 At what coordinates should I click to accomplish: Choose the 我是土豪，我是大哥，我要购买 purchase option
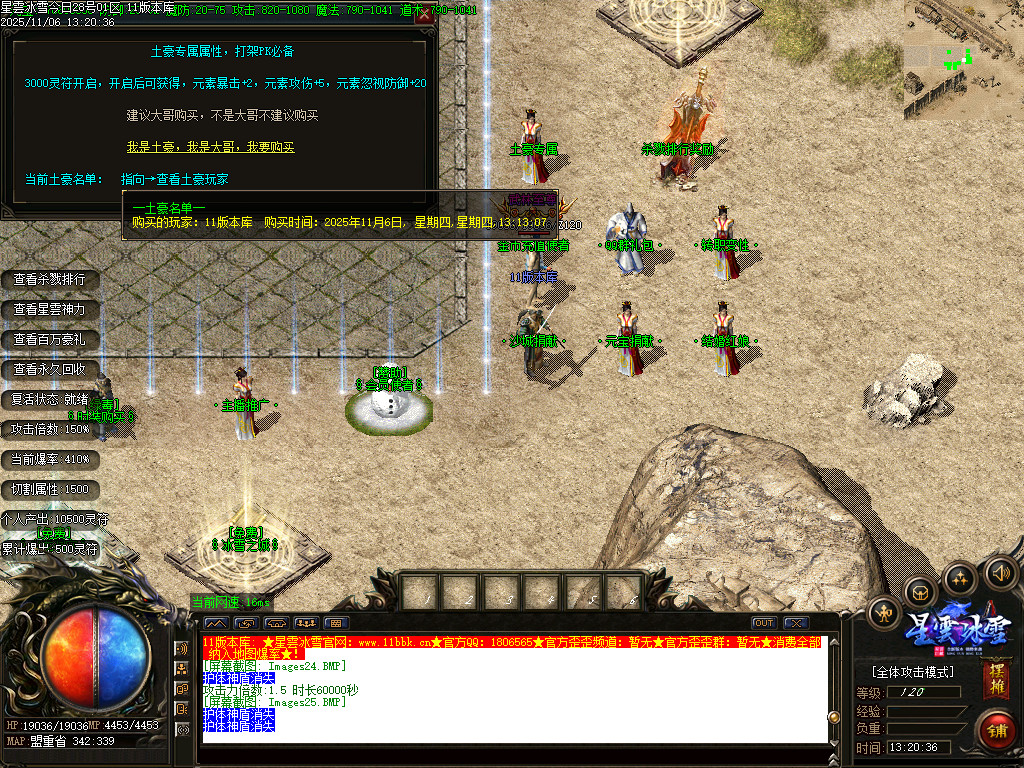coord(210,147)
